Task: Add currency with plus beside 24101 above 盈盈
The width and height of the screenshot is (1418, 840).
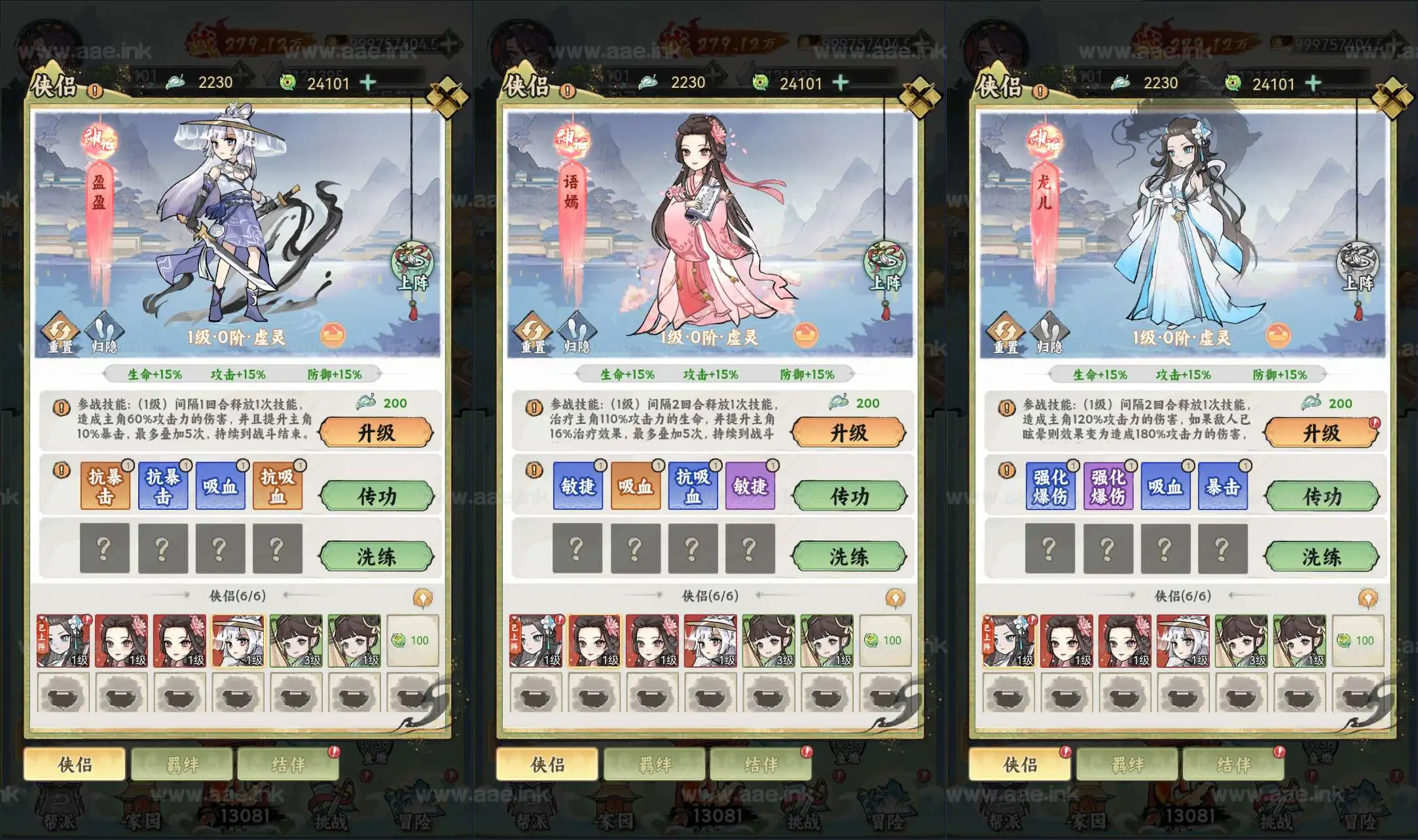Action: coord(369,82)
